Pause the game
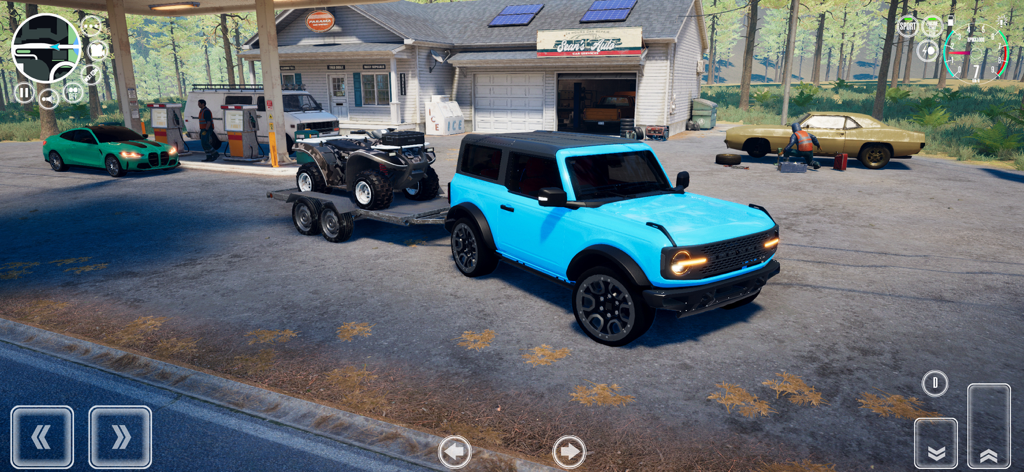The width and height of the screenshot is (1024, 472). click(x=24, y=93)
